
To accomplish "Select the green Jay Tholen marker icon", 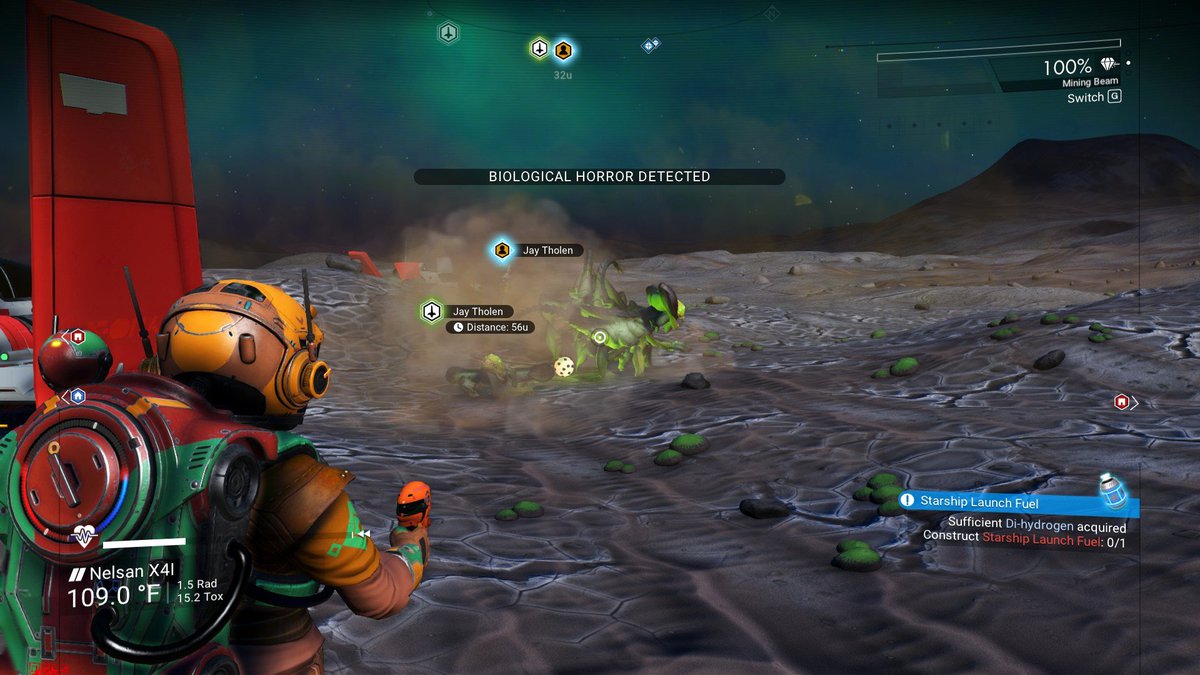I will tap(432, 311).
